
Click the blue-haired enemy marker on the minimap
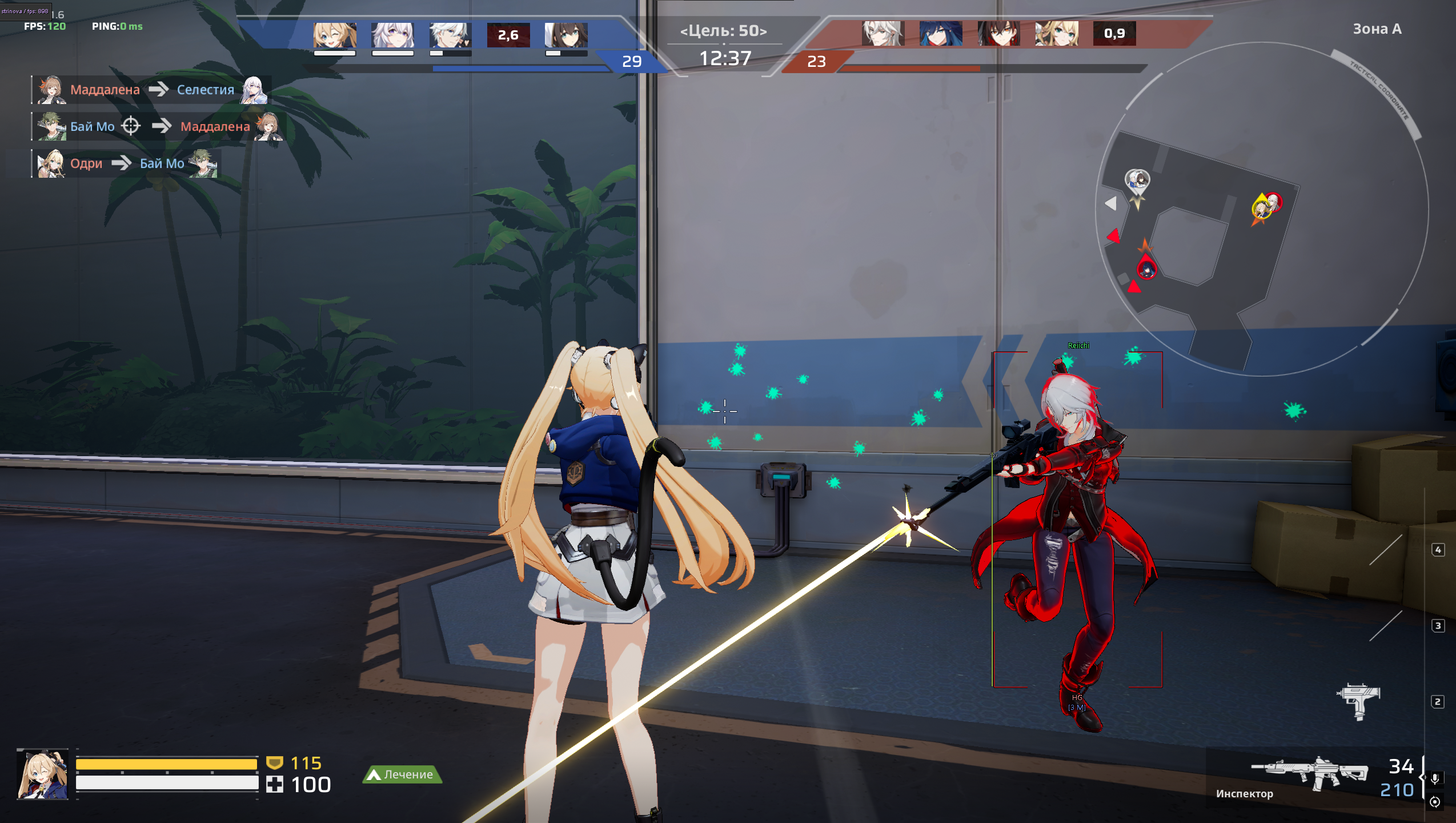click(1147, 269)
